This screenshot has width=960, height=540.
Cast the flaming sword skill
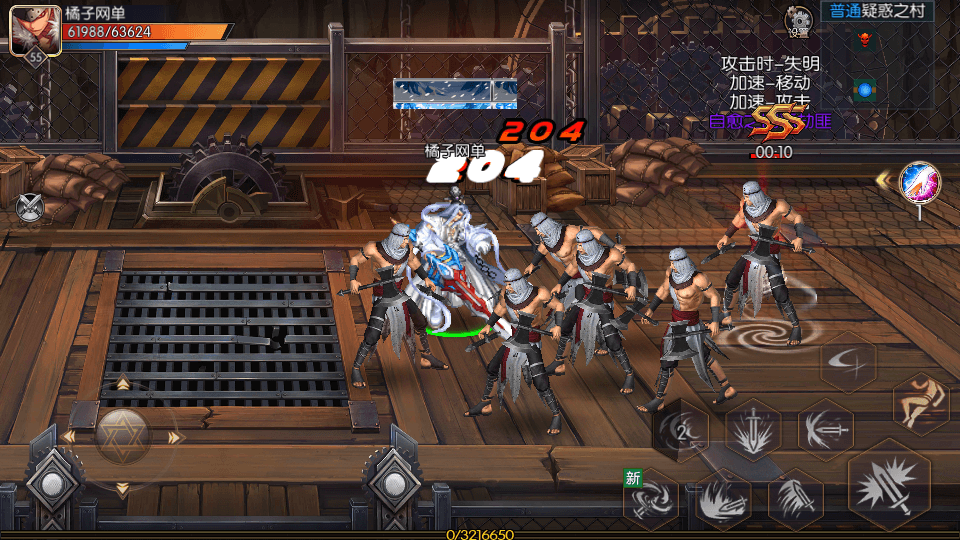(723, 498)
